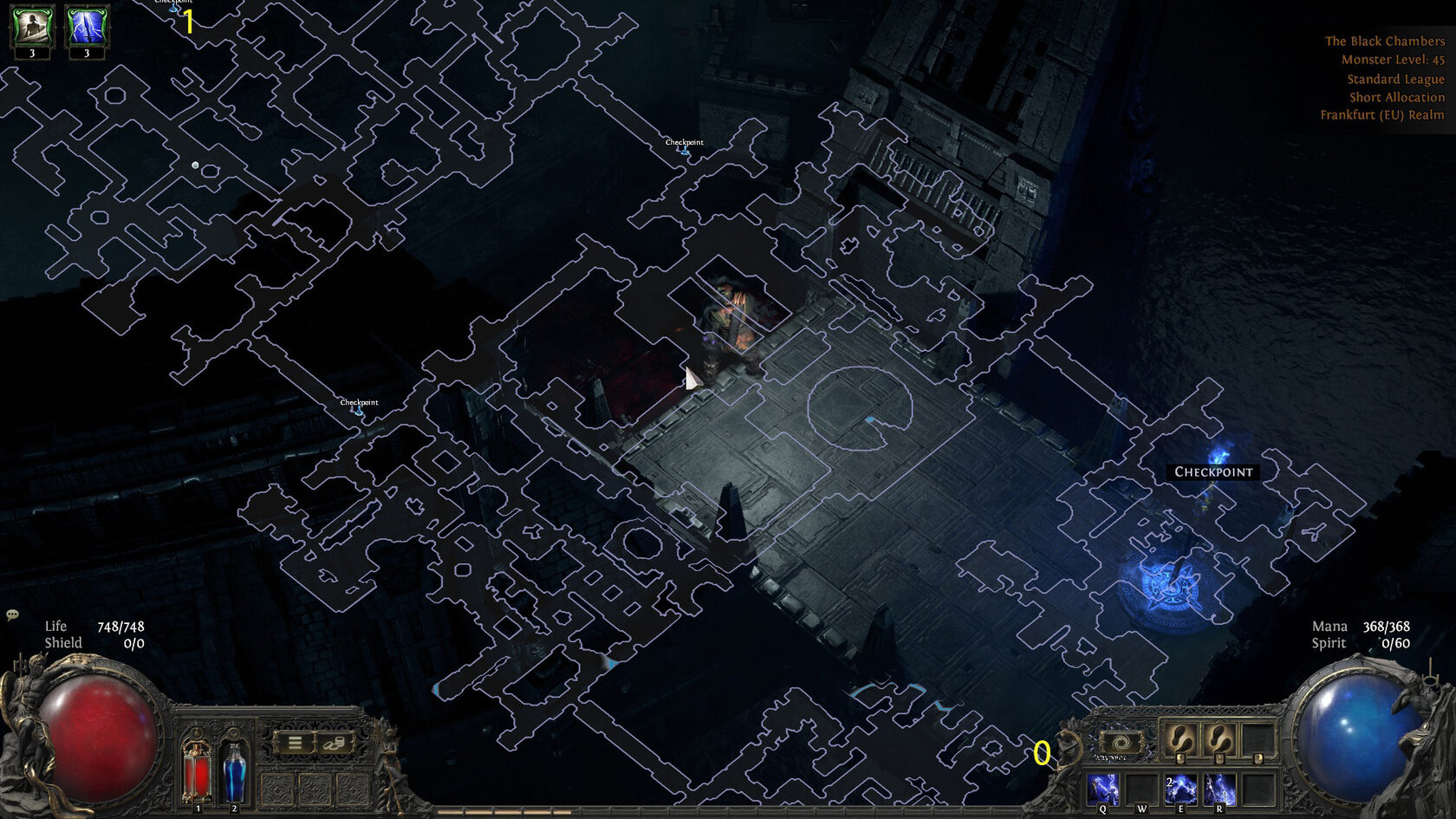1456x819 pixels.
Task: Activate the lightning skill in slot Q
Action: tap(1103, 790)
